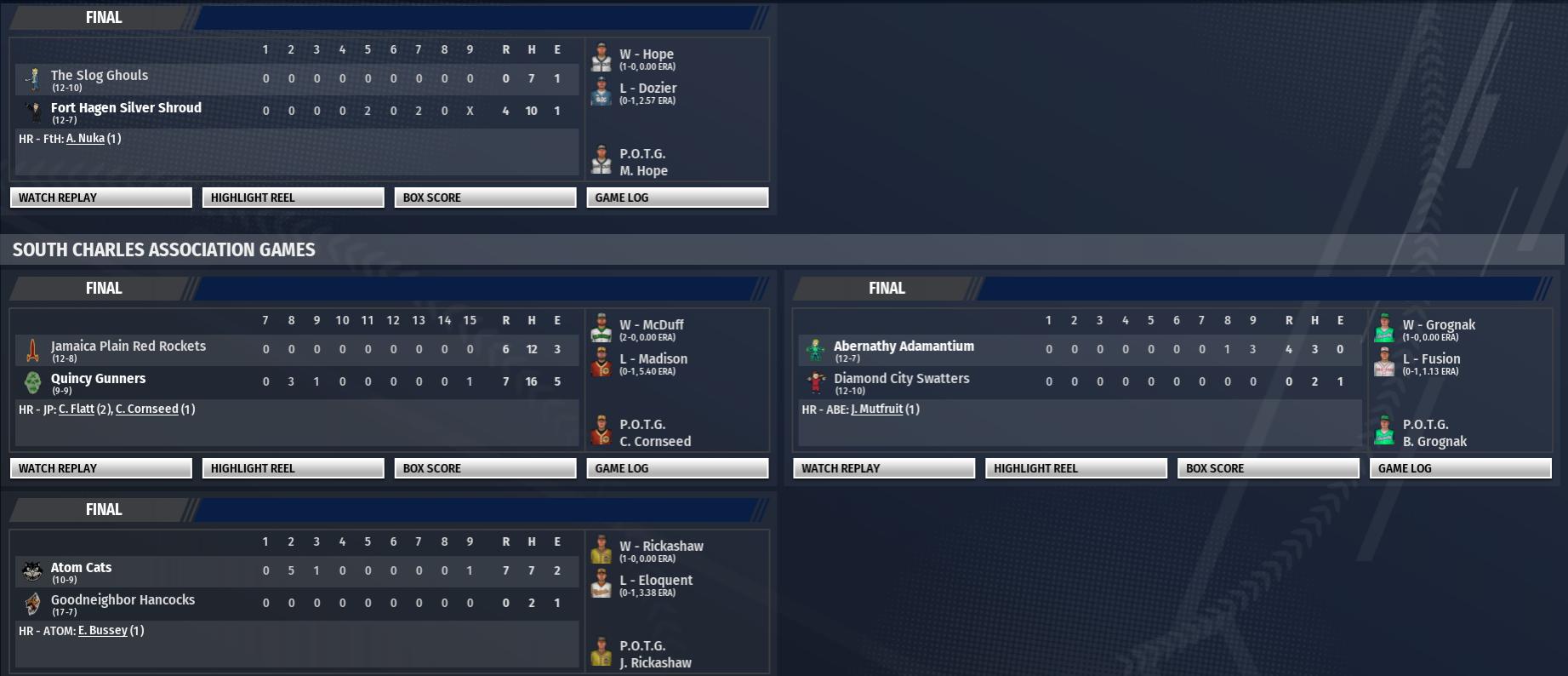The height and width of the screenshot is (676, 1568).
Task: Open box score for Jamaica Plain game
Action: pos(485,468)
